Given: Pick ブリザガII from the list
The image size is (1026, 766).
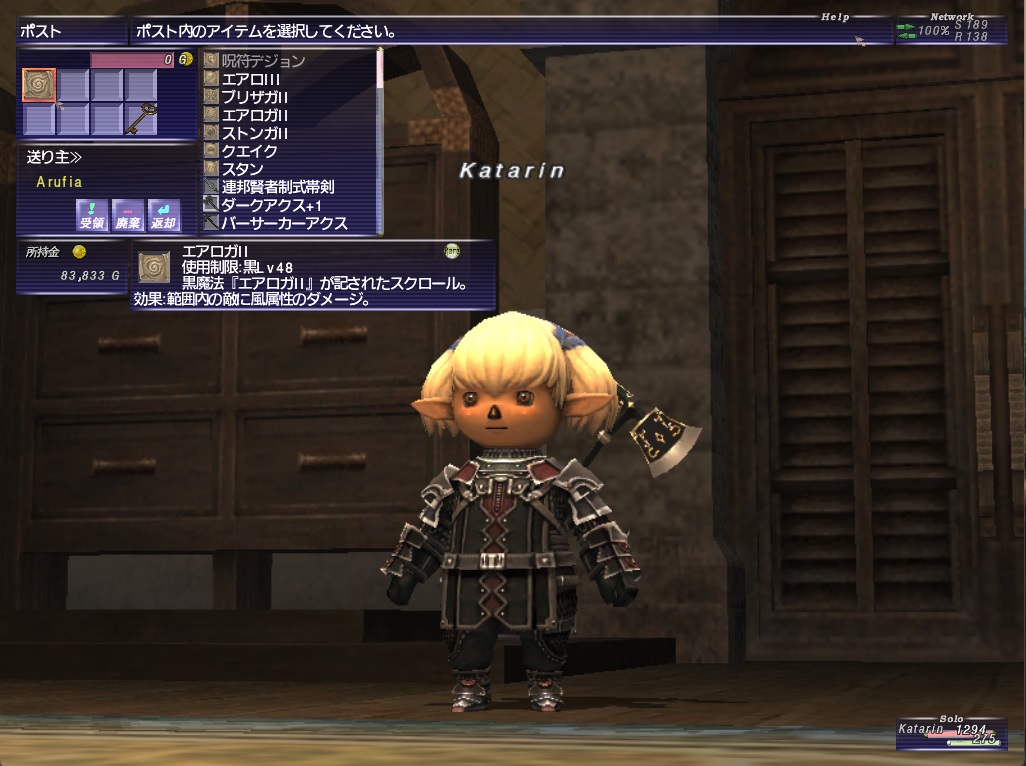Looking at the screenshot, I should point(255,97).
